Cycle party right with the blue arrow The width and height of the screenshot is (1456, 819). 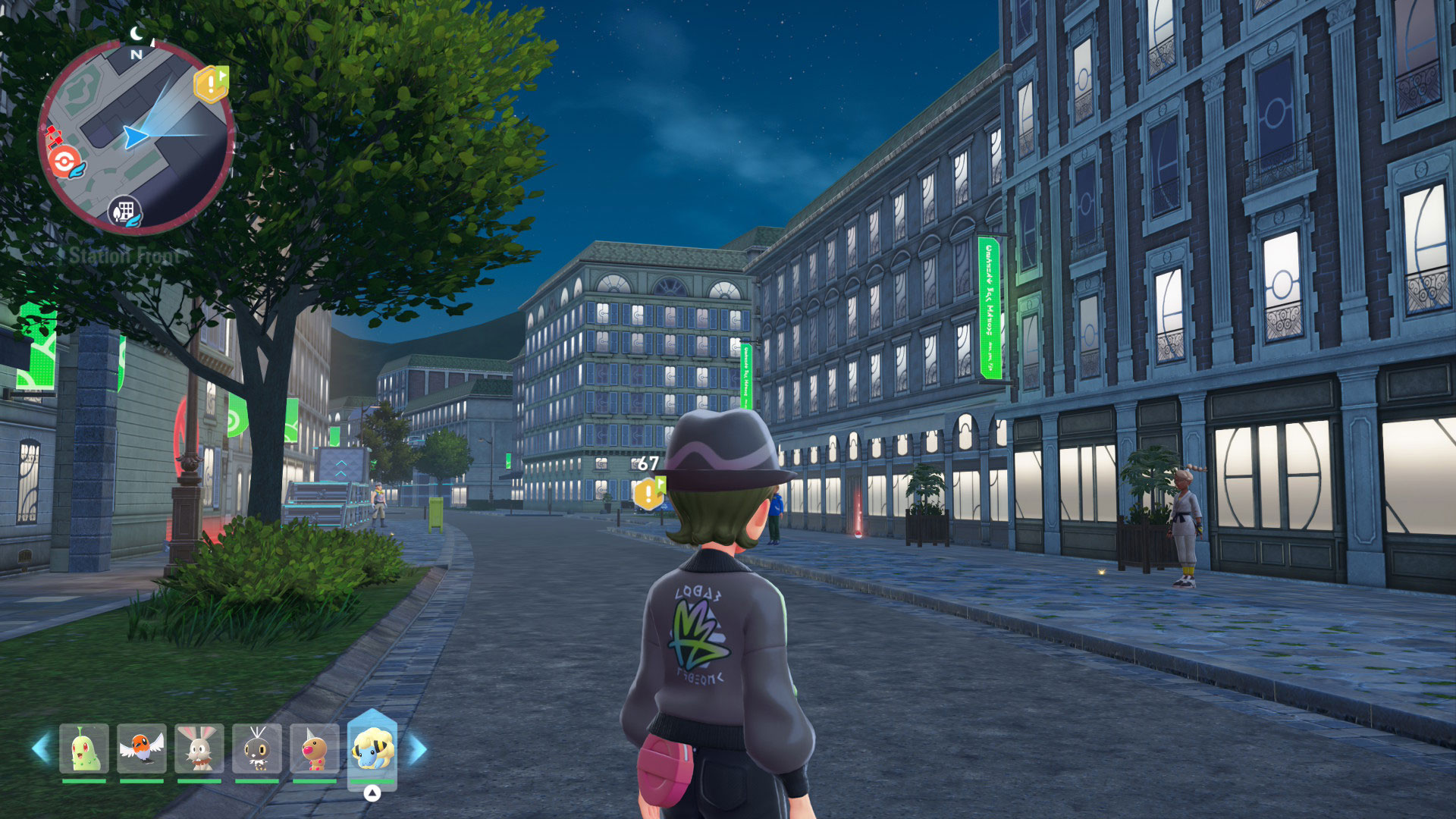pos(418,749)
